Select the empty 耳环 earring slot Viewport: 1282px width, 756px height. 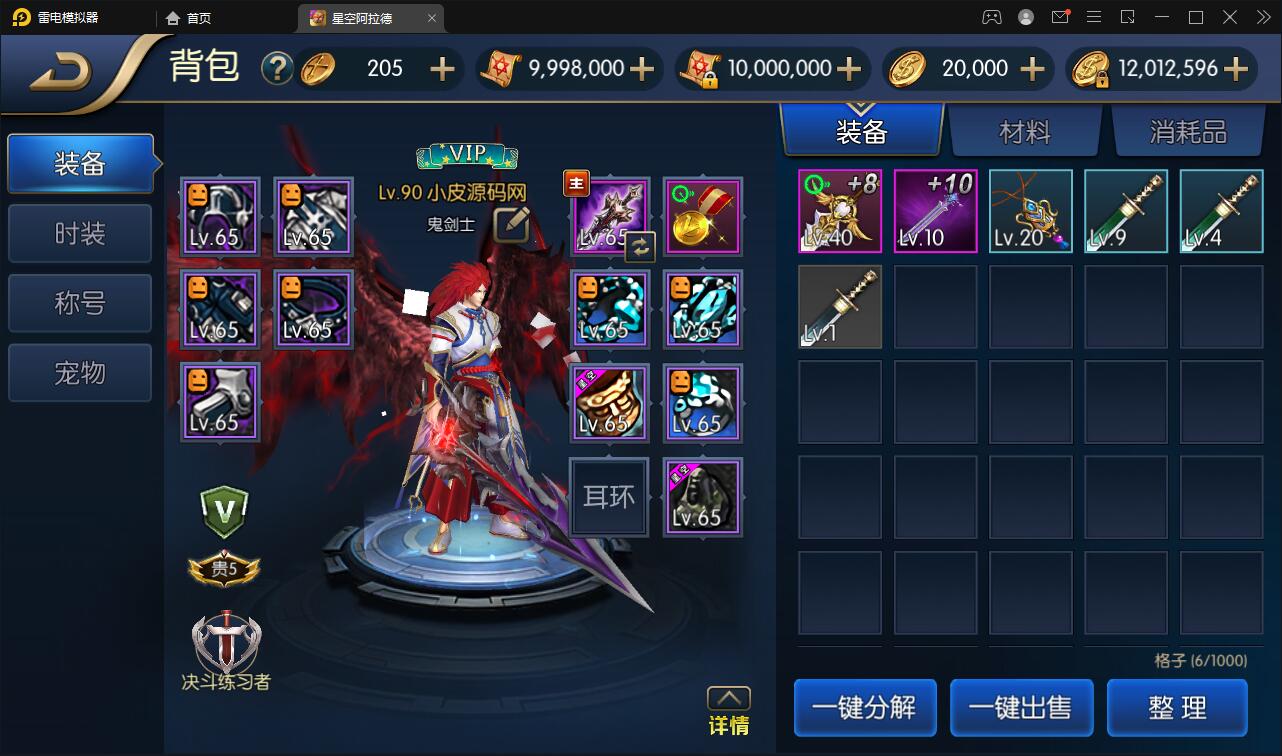[x=609, y=497]
